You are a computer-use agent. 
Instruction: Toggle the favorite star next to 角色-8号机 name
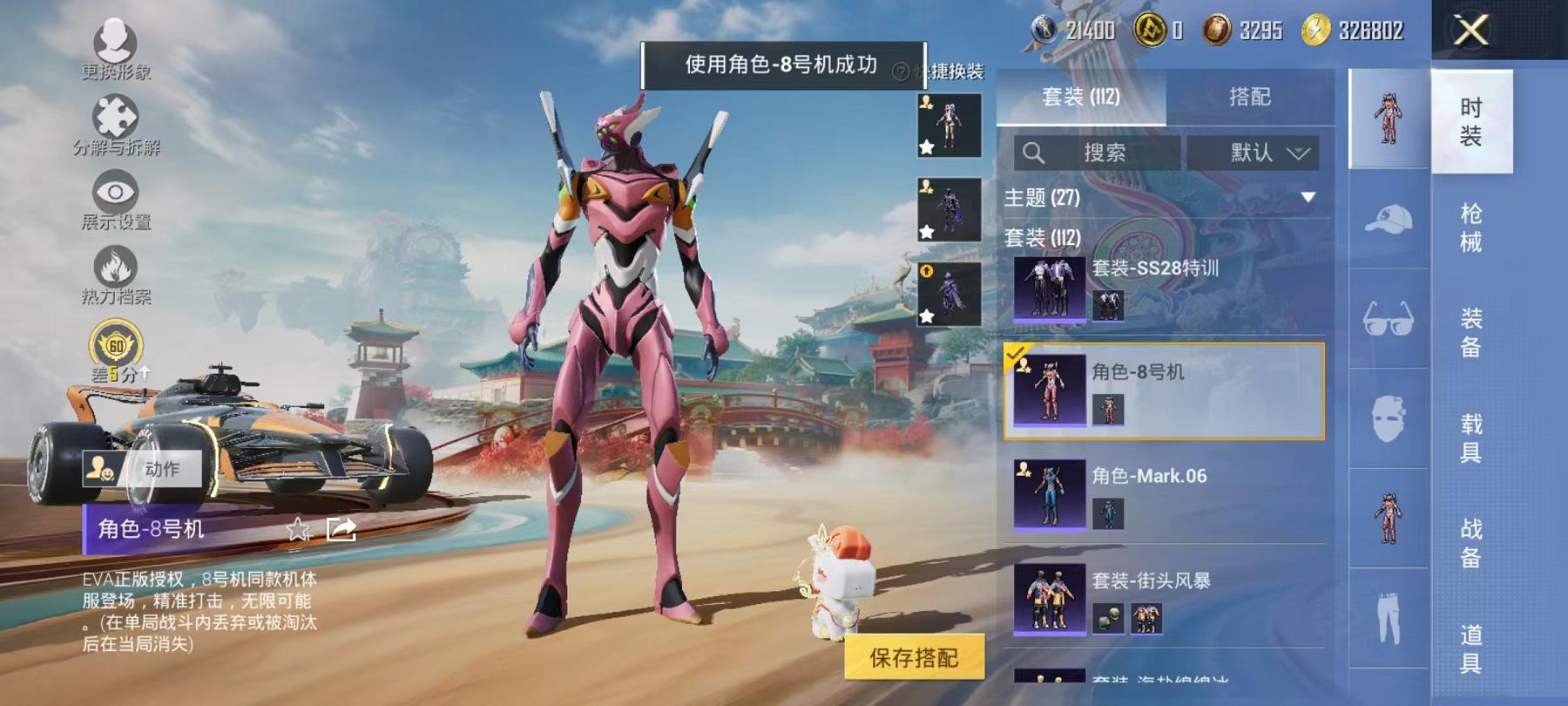click(x=300, y=530)
